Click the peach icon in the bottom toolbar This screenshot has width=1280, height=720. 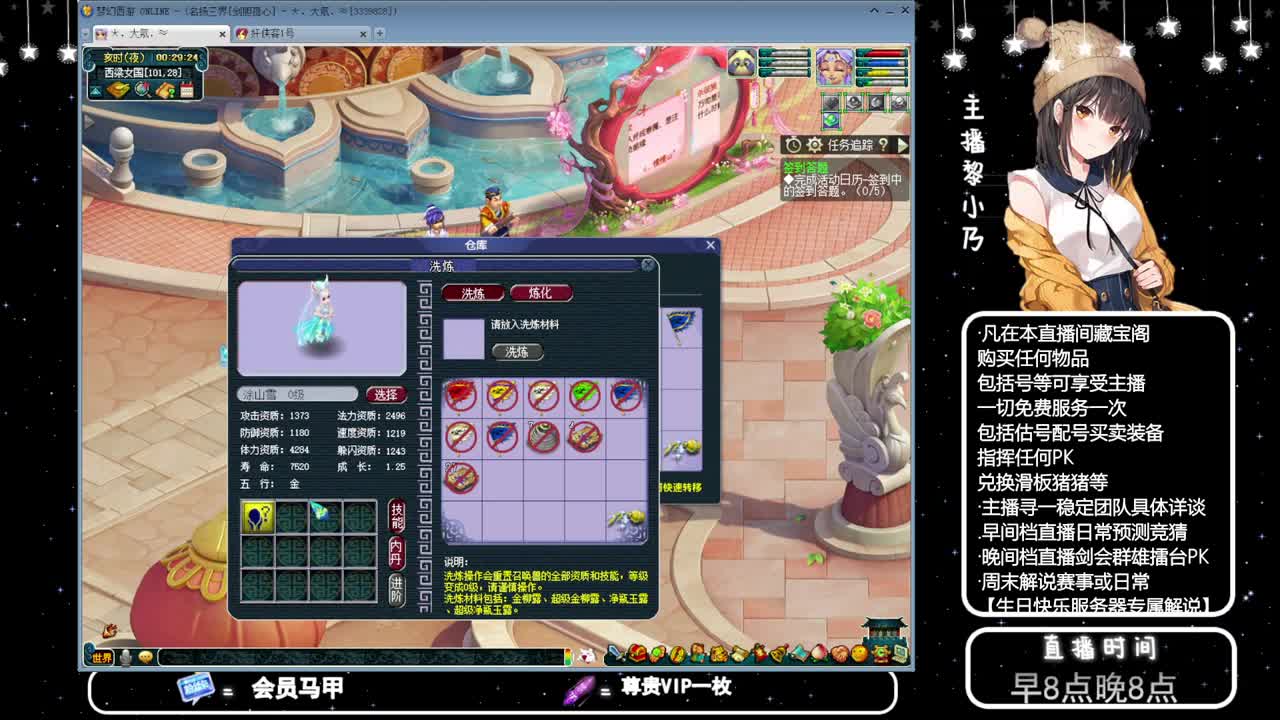tap(819, 652)
